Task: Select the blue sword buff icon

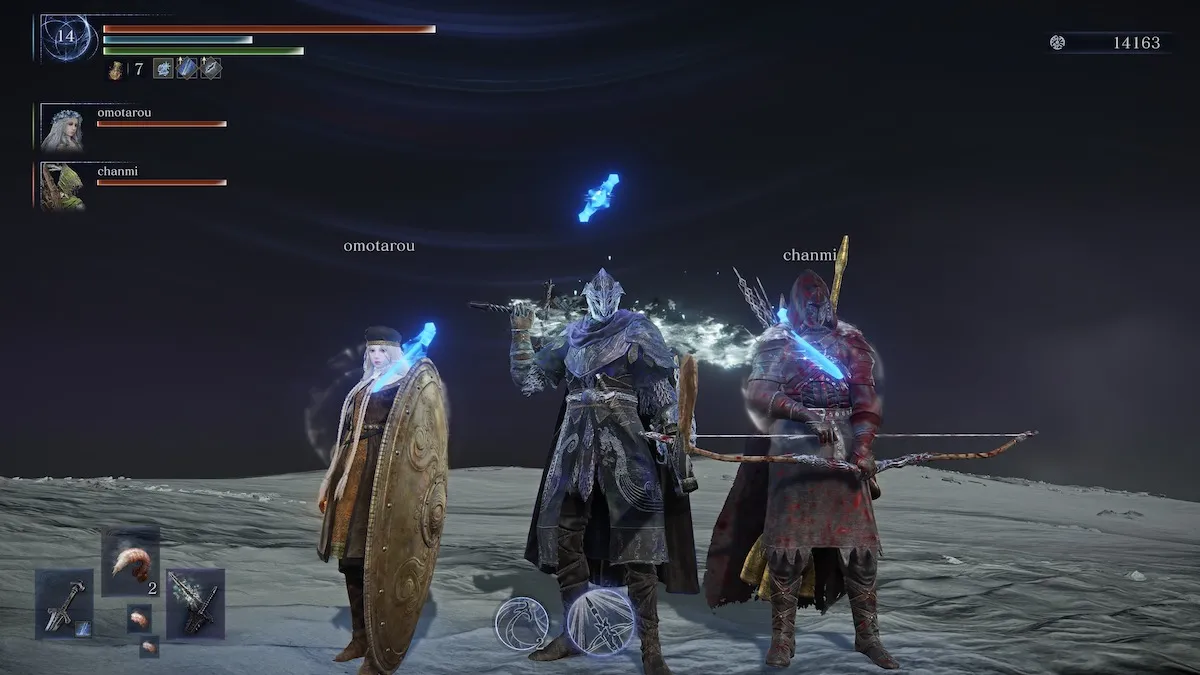Action: click(x=187, y=69)
